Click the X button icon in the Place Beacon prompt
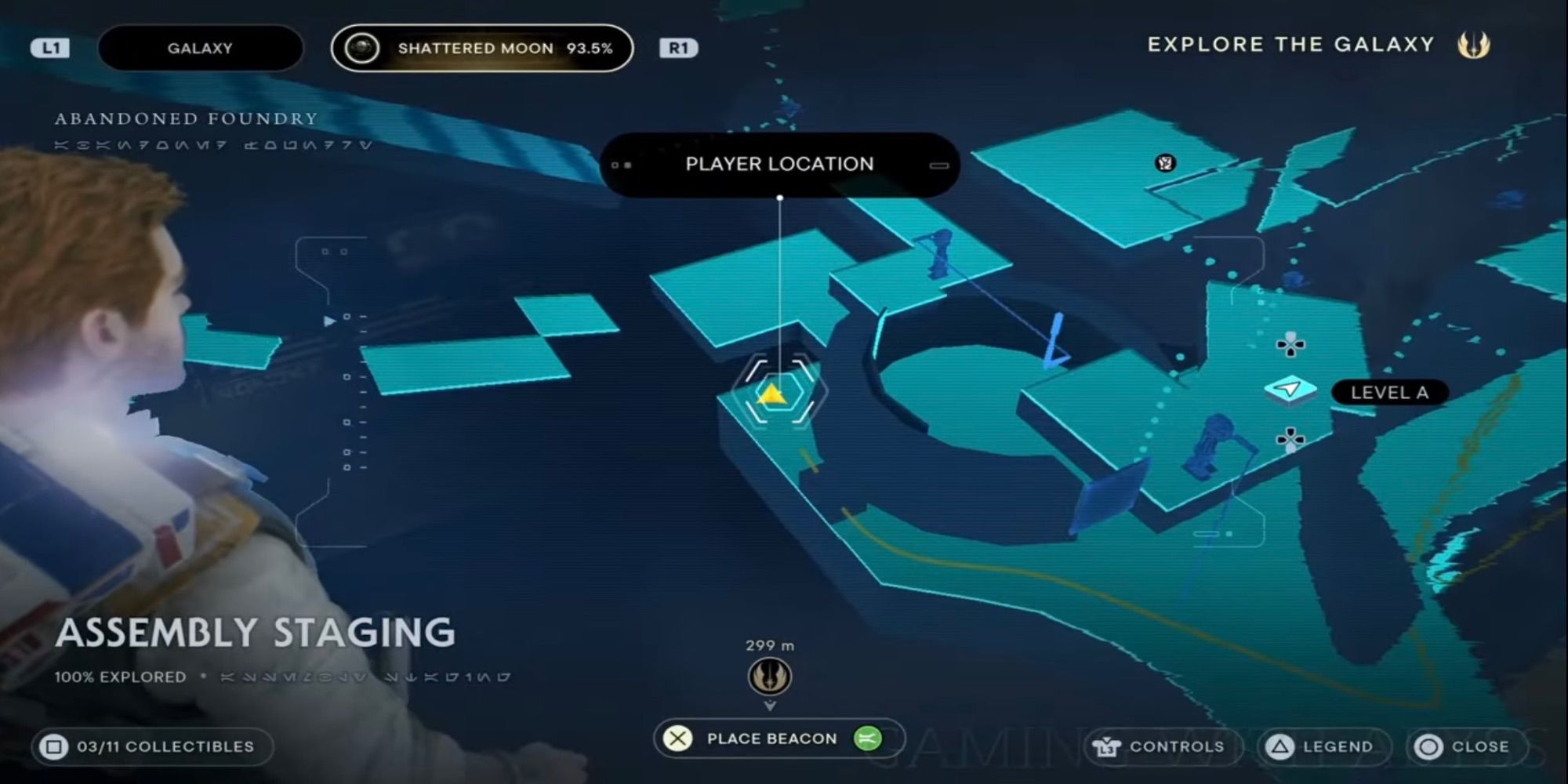 (x=677, y=739)
